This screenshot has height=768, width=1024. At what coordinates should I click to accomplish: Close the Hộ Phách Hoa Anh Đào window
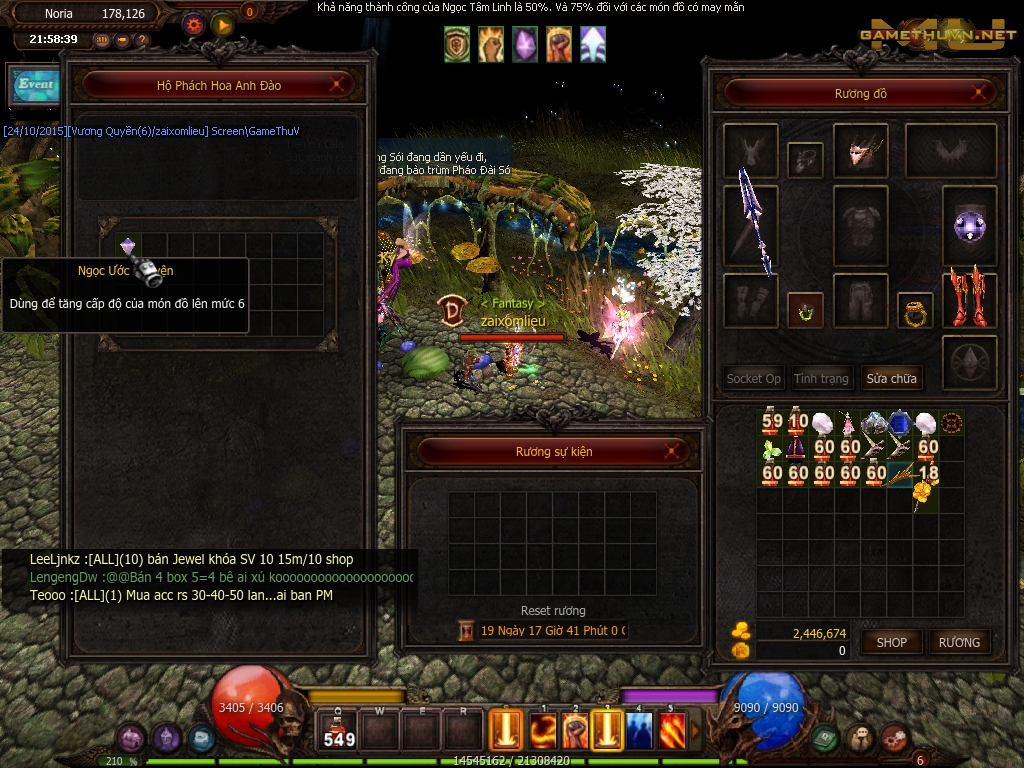(340, 85)
